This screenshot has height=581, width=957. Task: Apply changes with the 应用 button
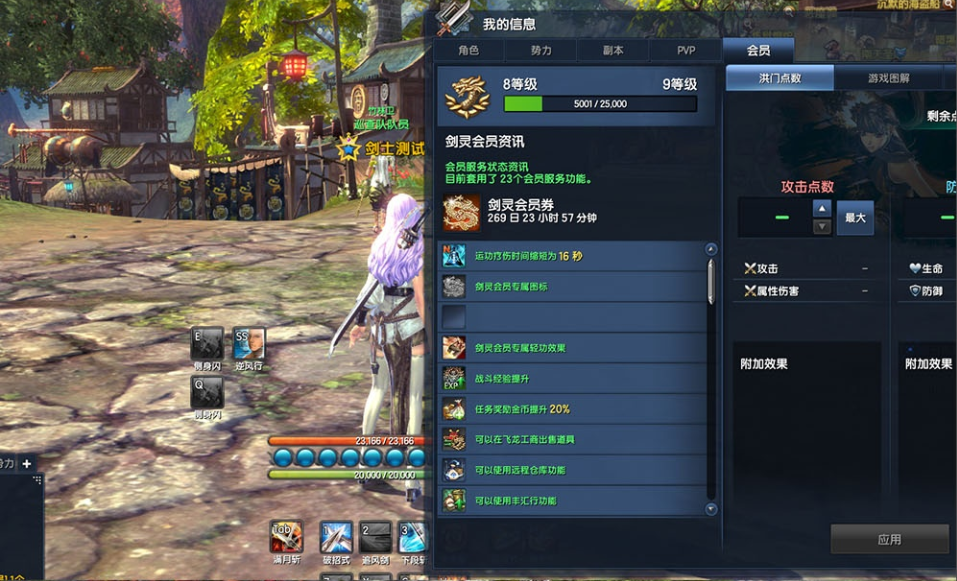pyautogui.click(x=889, y=539)
